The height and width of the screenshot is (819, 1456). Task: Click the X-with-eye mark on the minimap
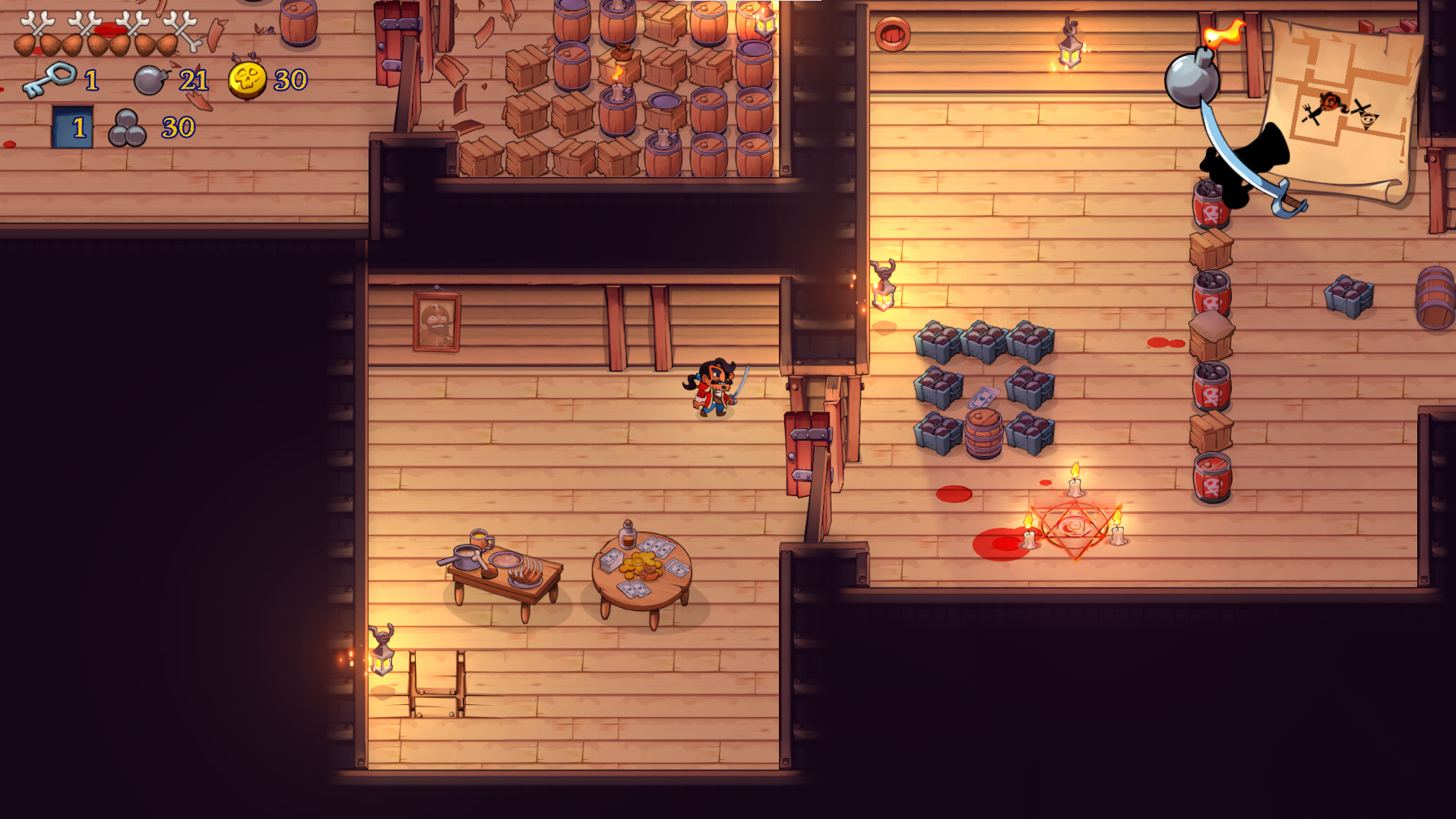pos(1363,112)
